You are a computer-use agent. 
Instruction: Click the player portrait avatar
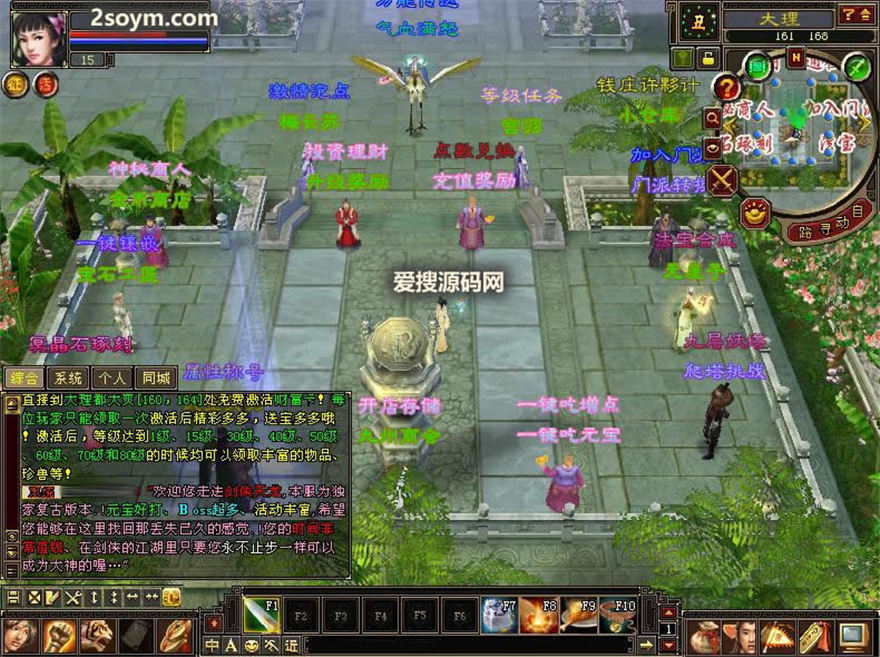tap(38, 38)
